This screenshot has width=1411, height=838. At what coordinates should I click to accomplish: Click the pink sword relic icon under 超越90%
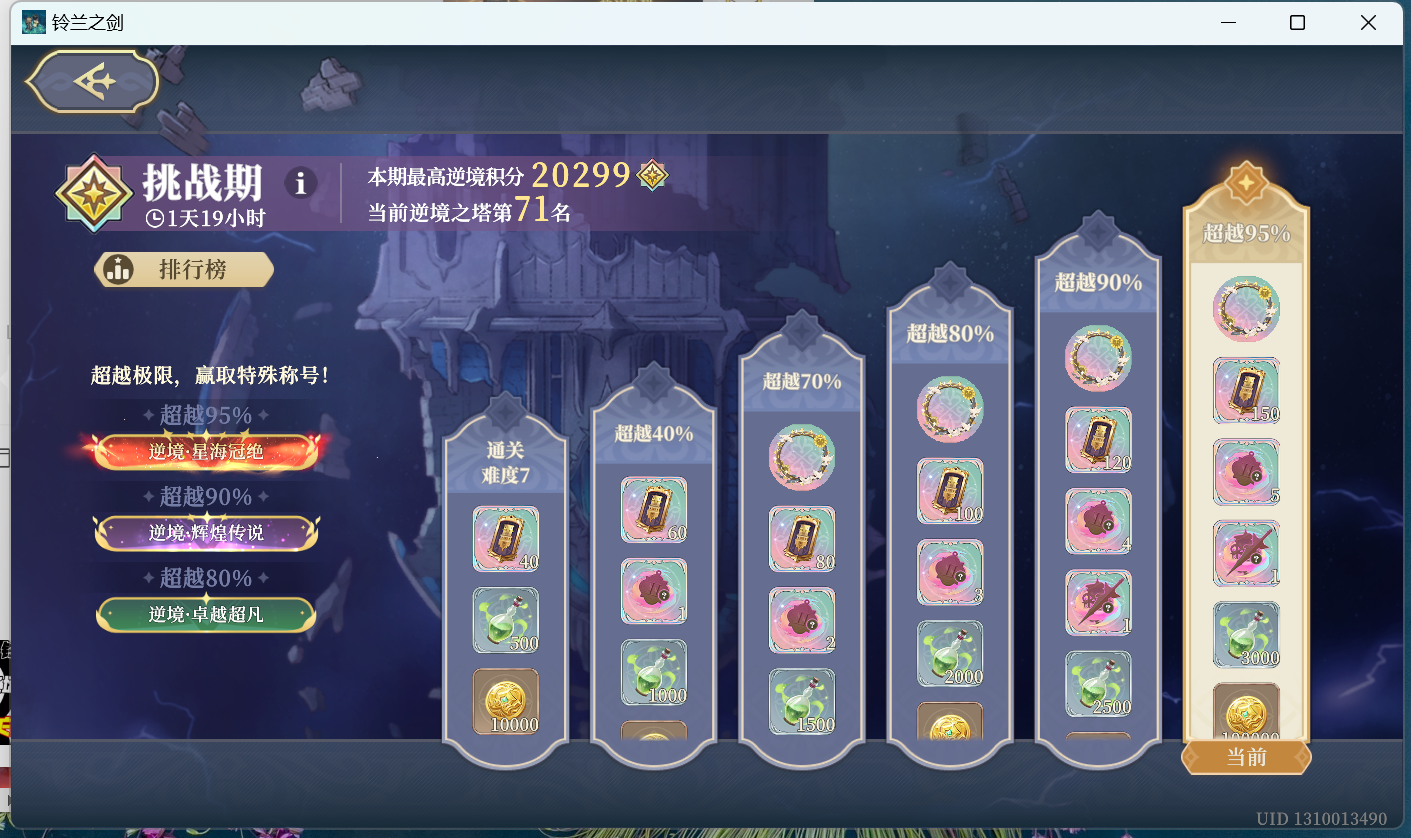click(1098, 601)
